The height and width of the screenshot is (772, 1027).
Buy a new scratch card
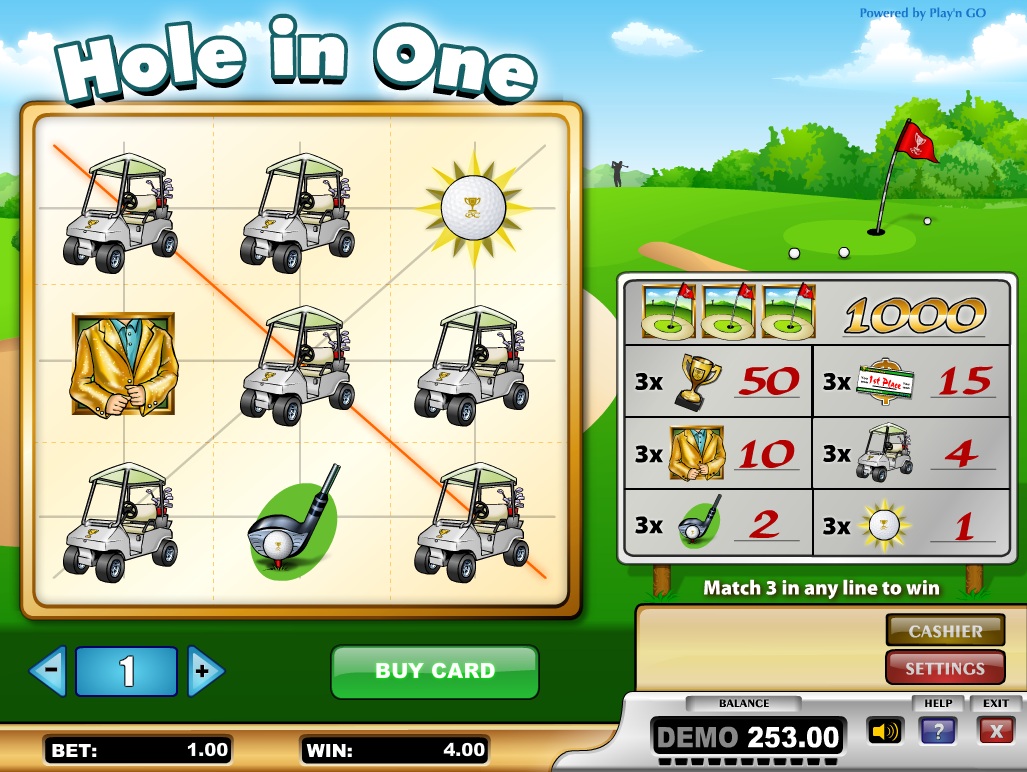(x=434, y=671)
